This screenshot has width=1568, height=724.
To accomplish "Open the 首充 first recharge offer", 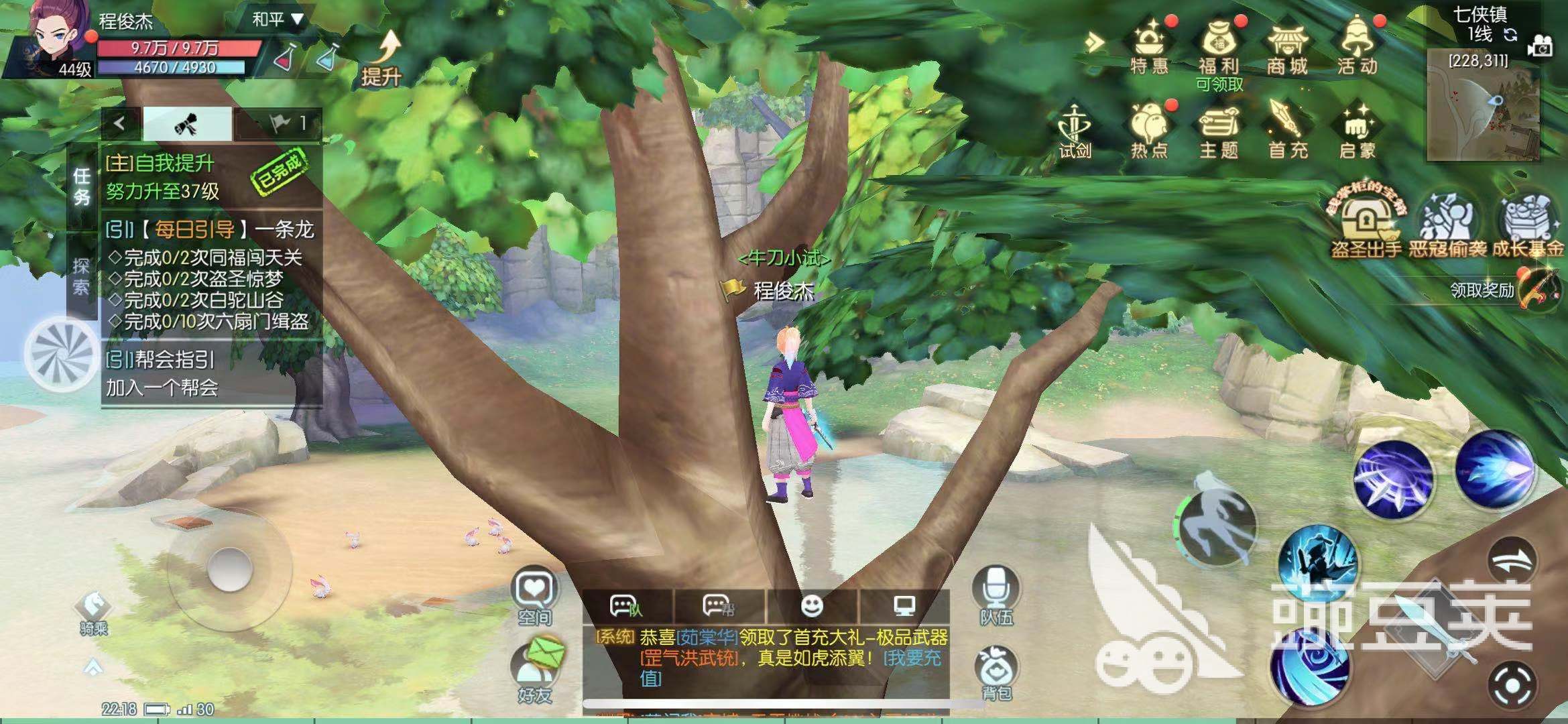I will [1287, 131].
